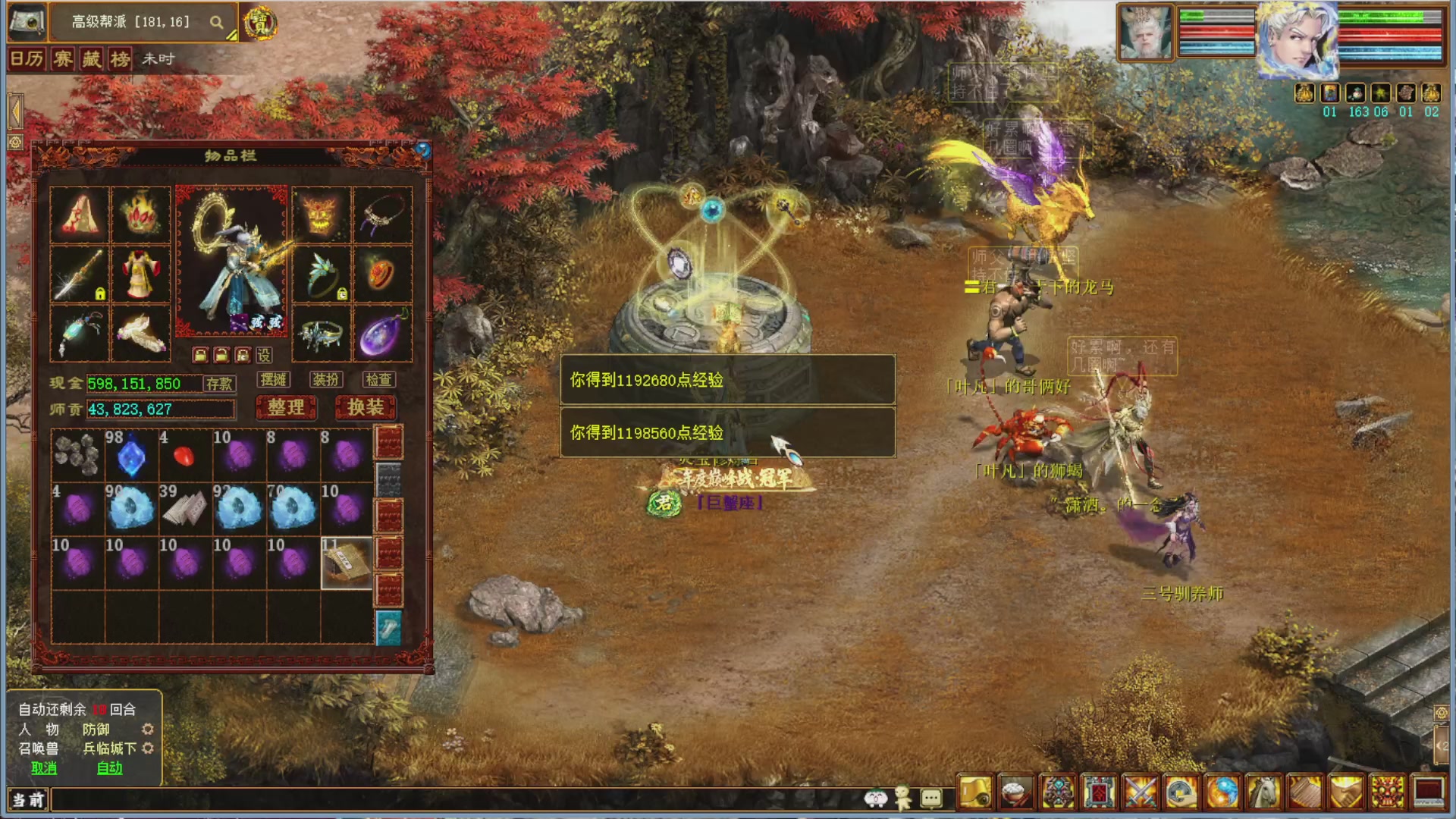Click the map search magnifier icon
1456x819 pixels.
pyautogui.click(x=217, y=23)
